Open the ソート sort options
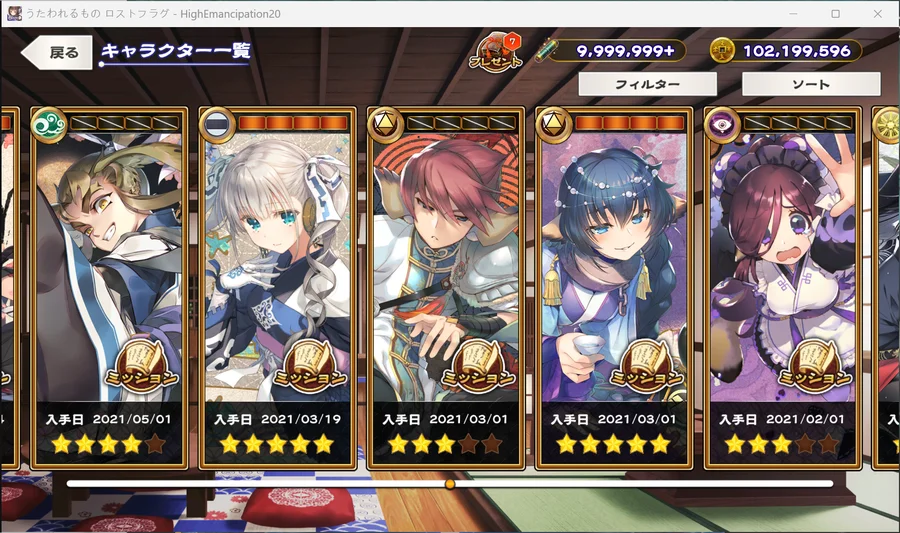 click(x=811, y=85)
